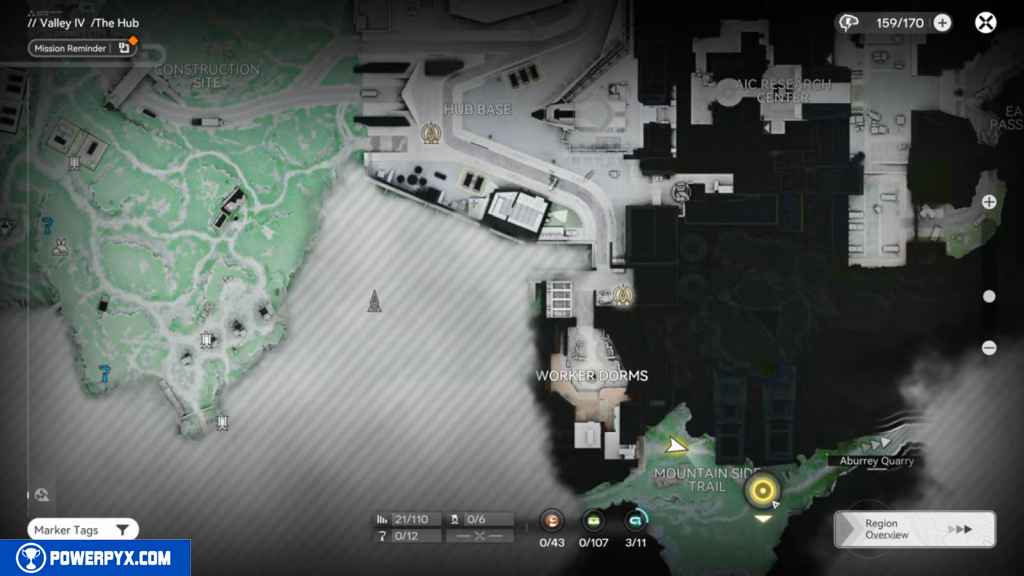This screenshot has width=1024, height=576.
Task: Select the Aburrey Quarry region label
Action: click(x=870, y=461)
